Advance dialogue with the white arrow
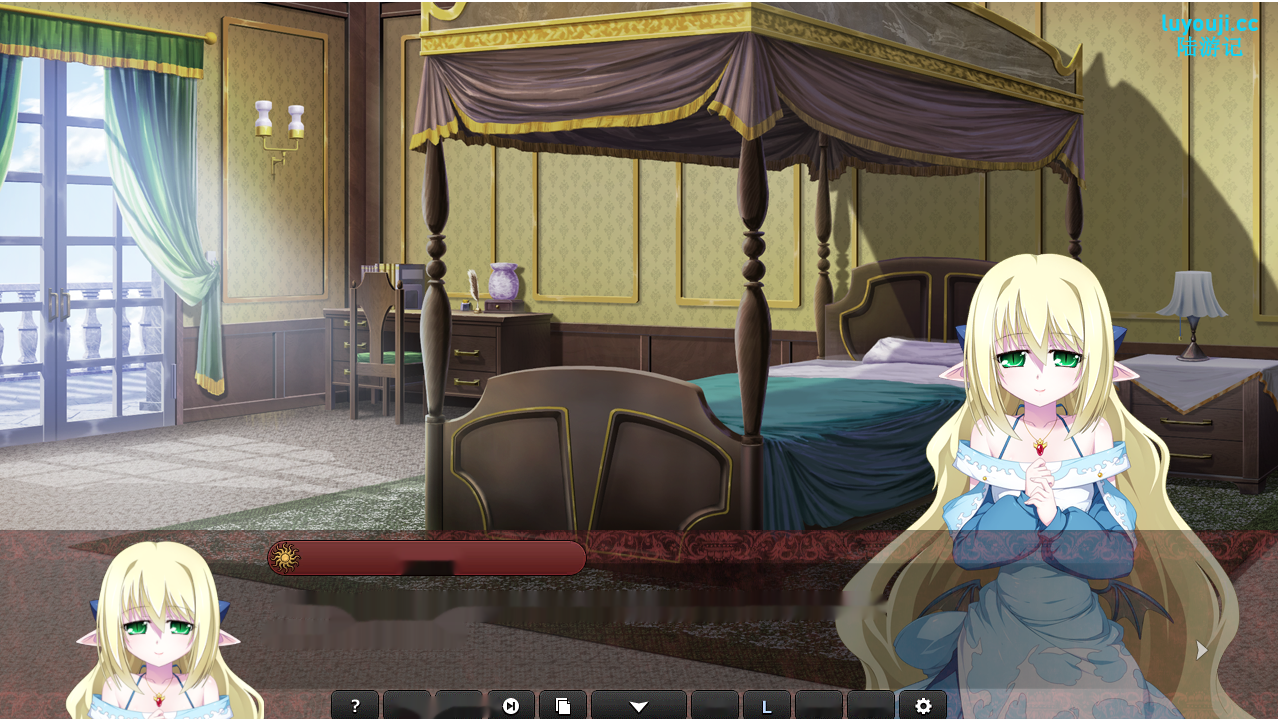 coord(1202,650)
